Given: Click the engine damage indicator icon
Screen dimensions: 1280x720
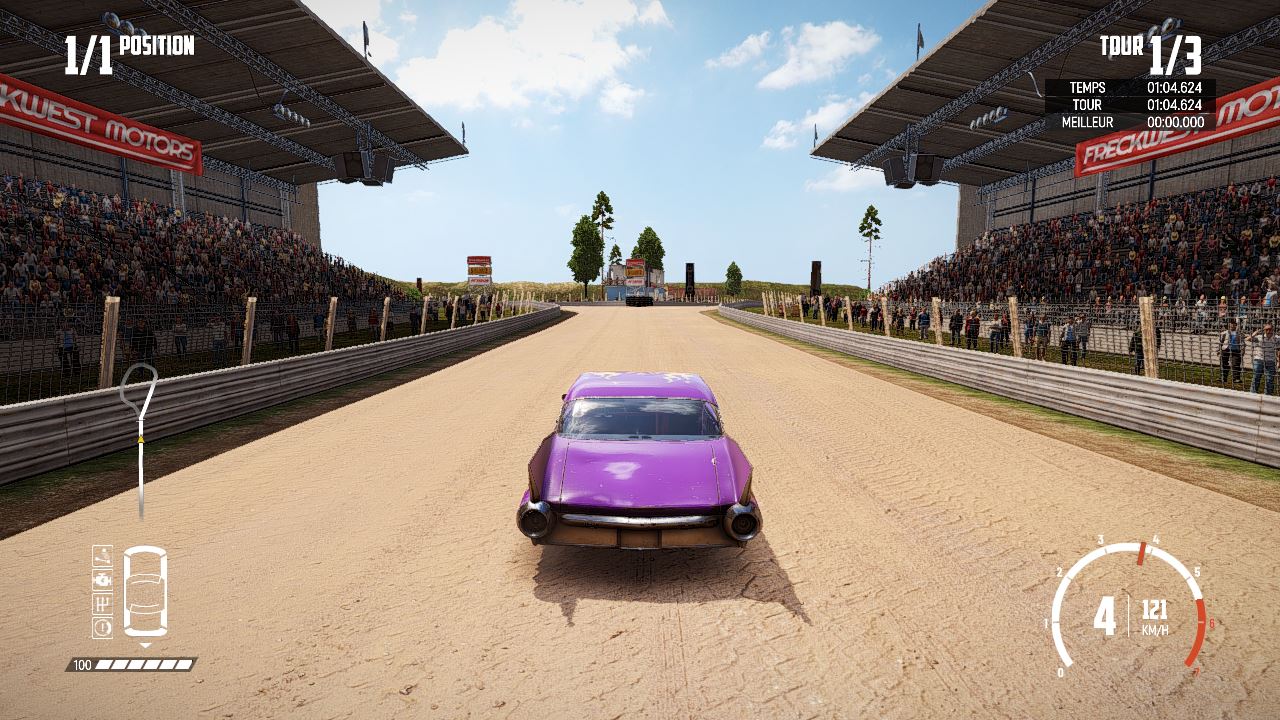Looking at the screenshot, I should tap(102, 580).
